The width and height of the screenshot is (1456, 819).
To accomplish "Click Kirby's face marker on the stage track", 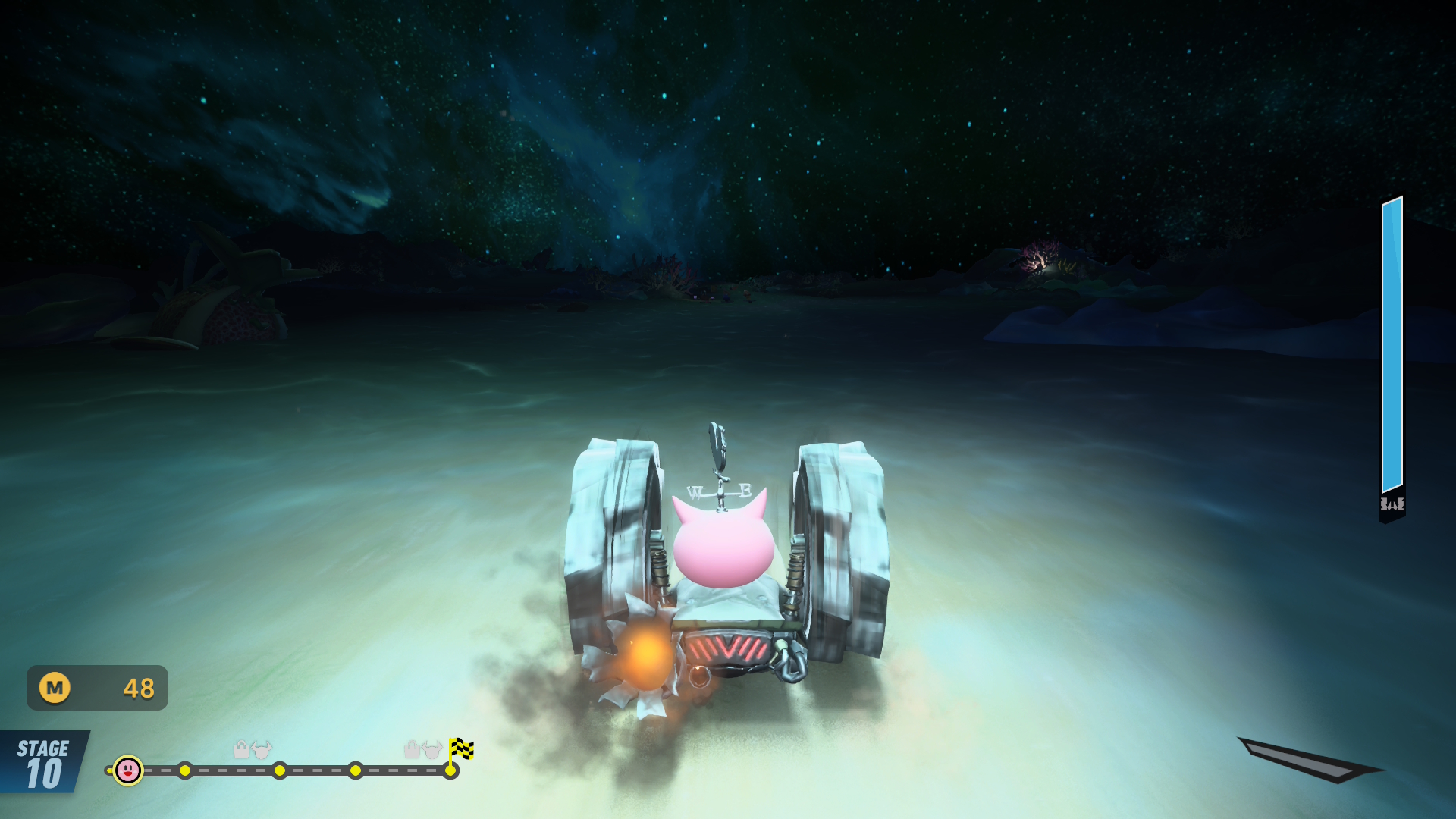I will pyautogui.click(x=128, y=770).
